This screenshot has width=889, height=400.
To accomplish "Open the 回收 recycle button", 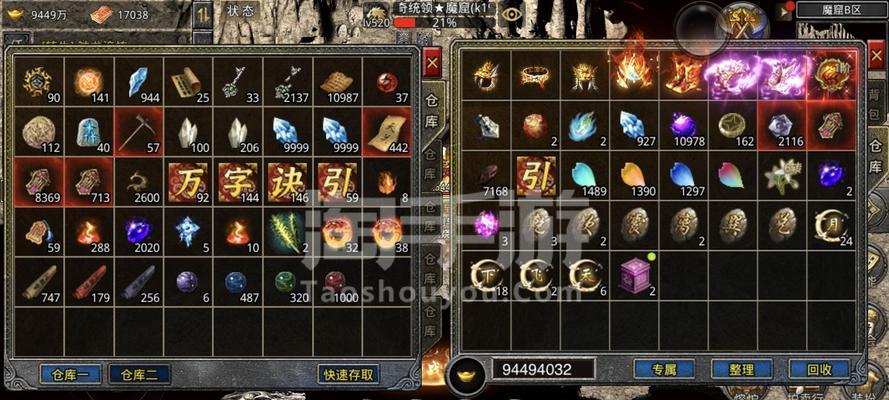I will tap(819, 369).
